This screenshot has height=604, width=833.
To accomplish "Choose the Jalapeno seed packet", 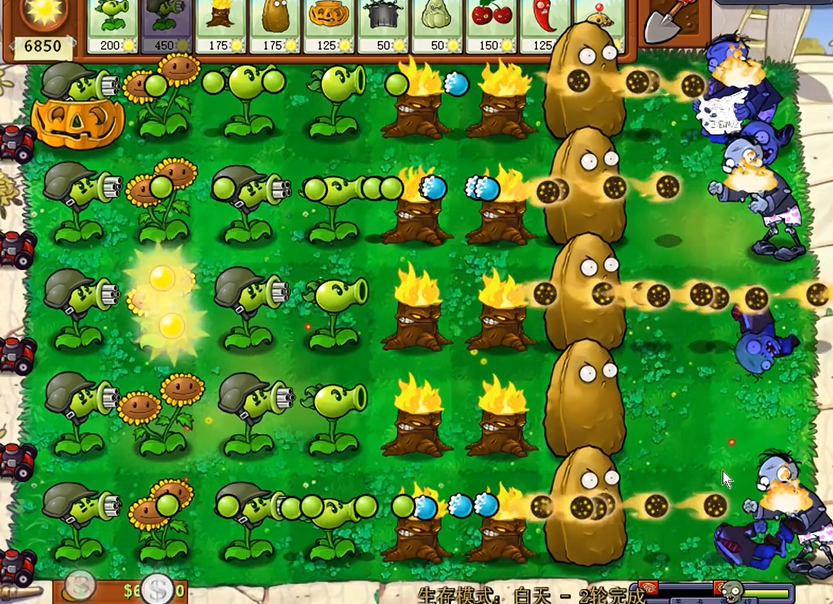I will (x=538, y=25).
